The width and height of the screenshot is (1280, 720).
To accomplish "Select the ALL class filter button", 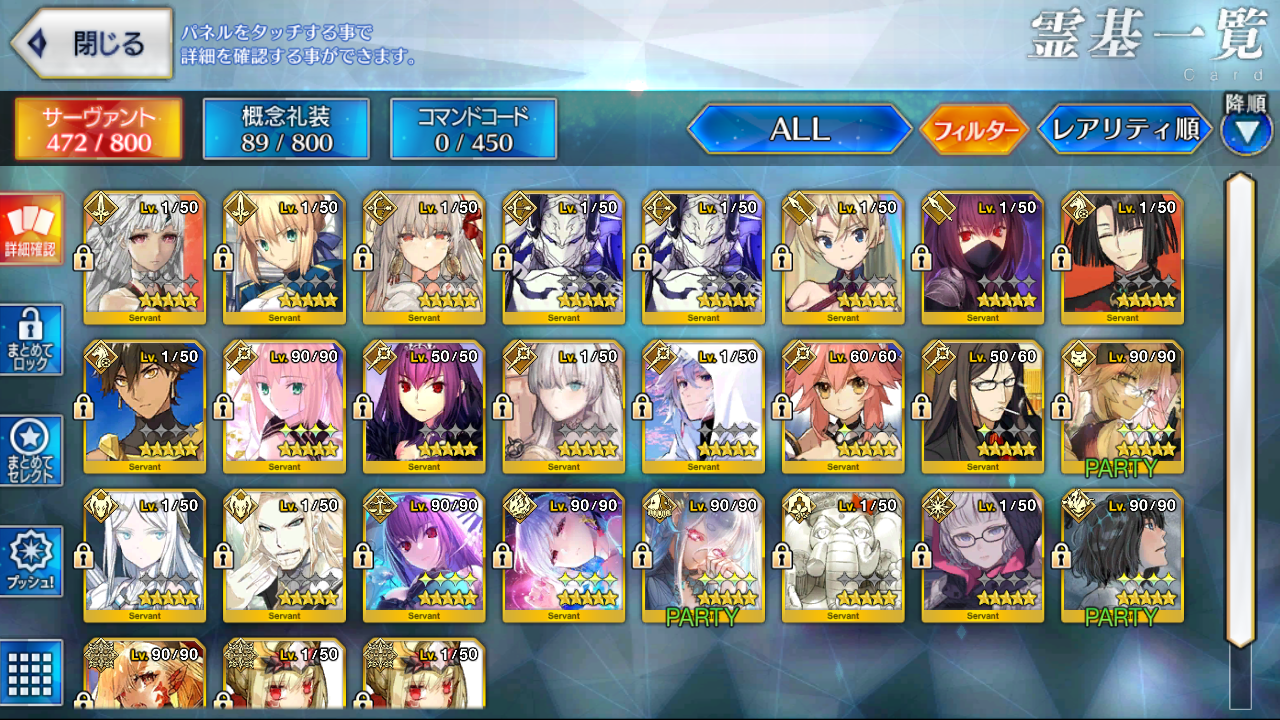I will click(799, 129).
